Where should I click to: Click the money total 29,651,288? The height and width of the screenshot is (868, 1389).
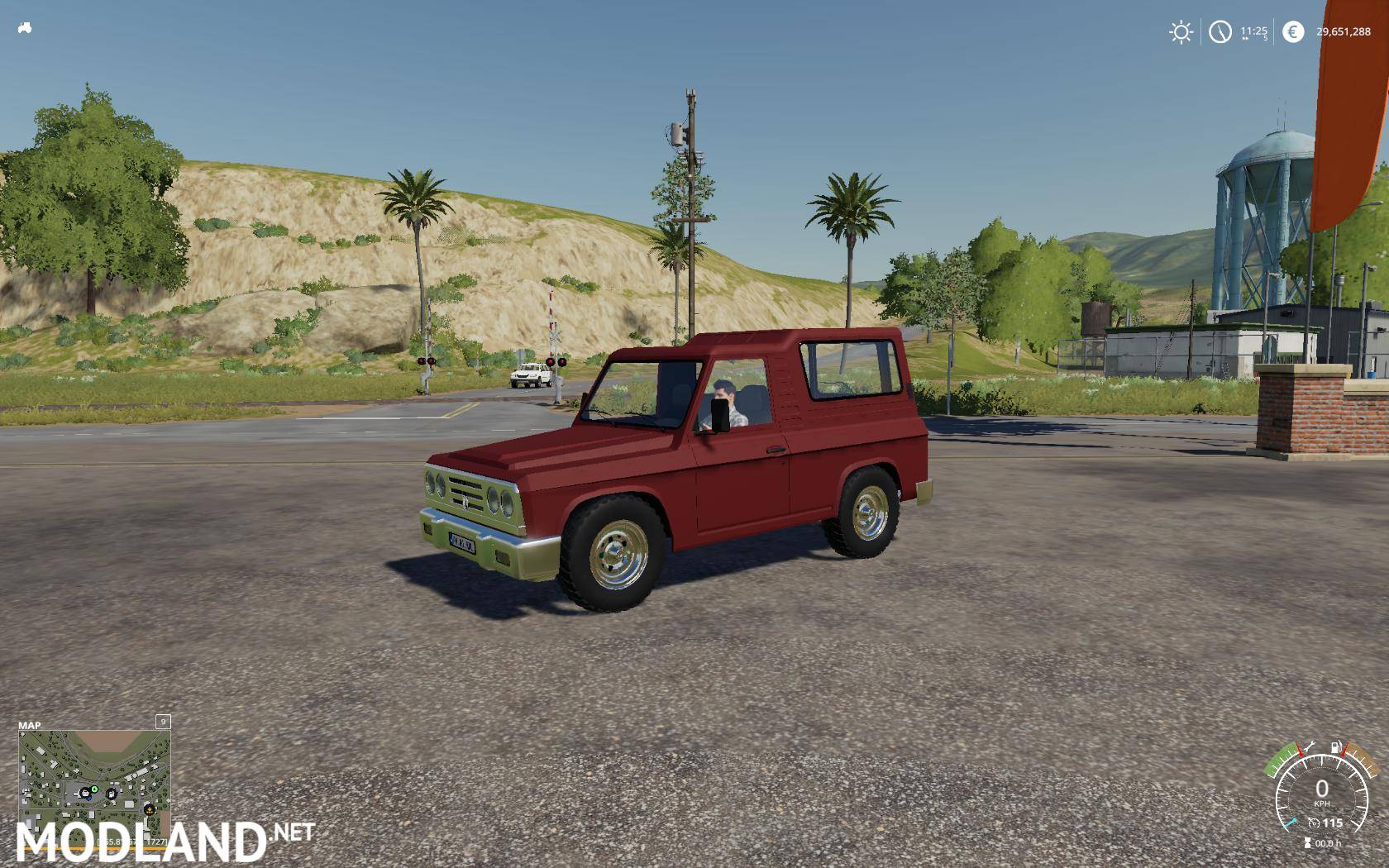coord(1344,31)
